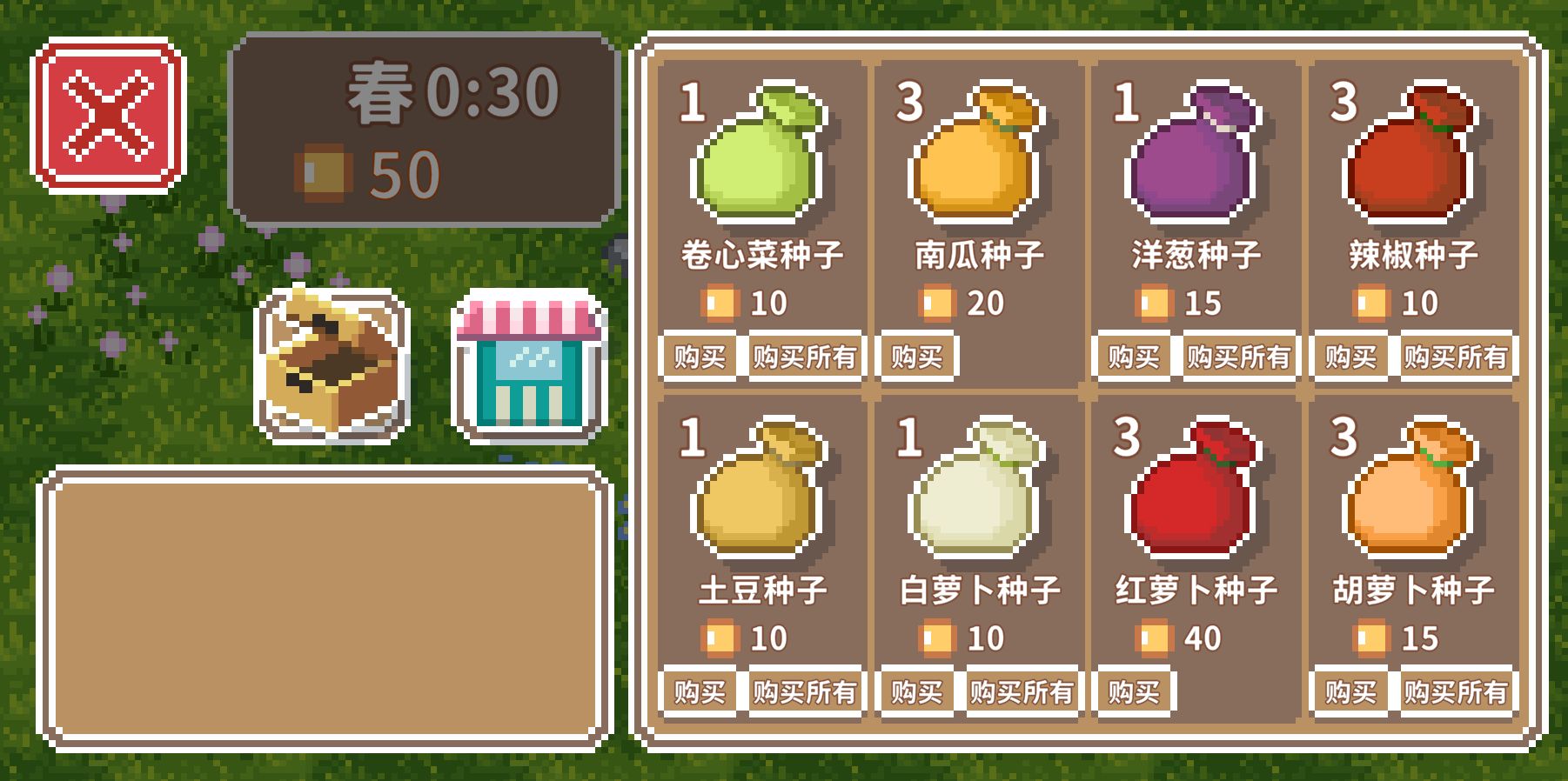Select the potato seed bag icon

[757, 500]
